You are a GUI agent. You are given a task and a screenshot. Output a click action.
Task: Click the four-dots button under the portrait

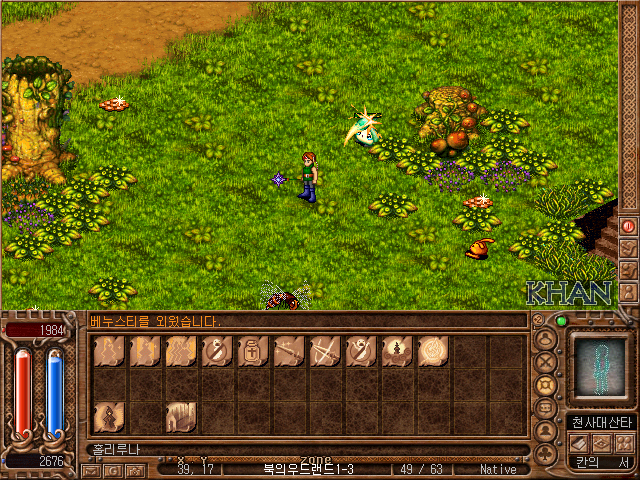(x=625, y=443)
